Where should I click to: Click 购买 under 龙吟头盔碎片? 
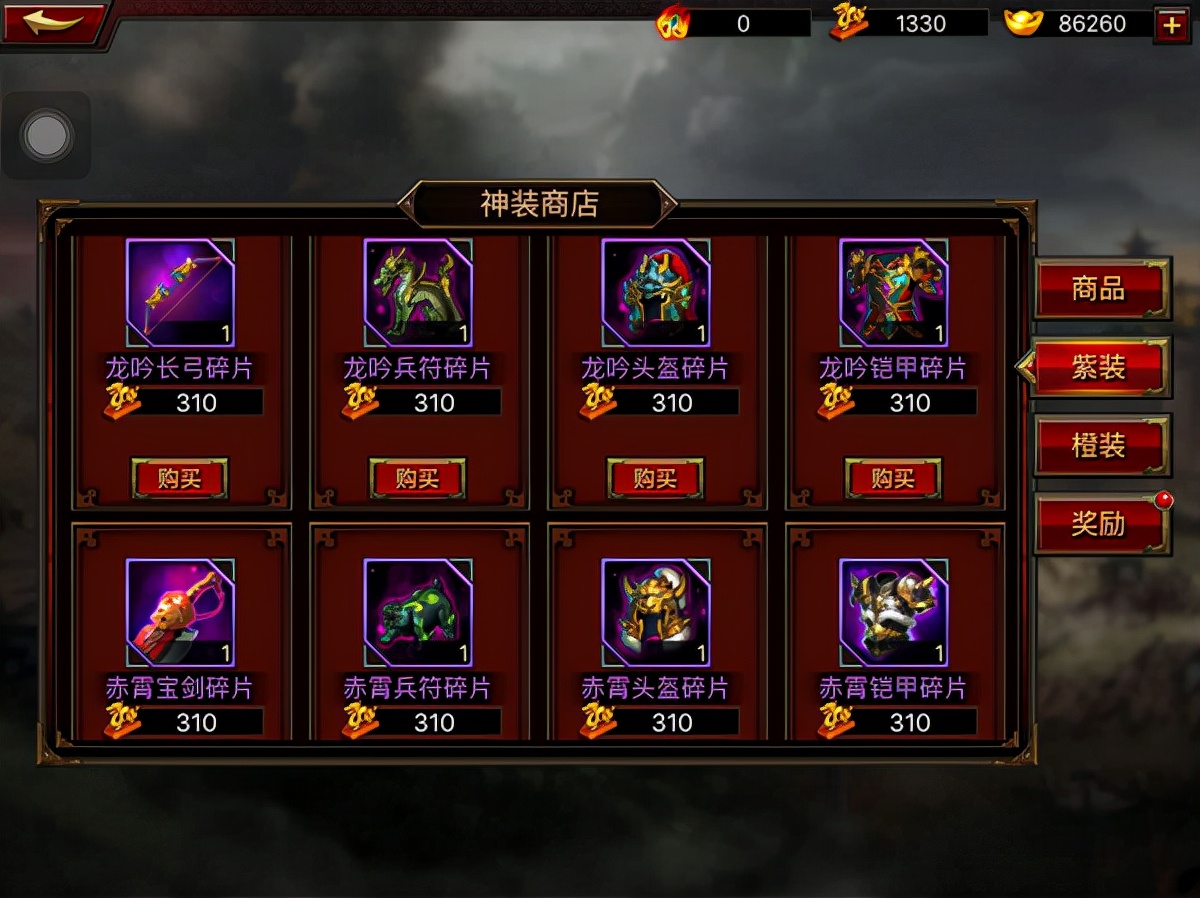(656, 479)
